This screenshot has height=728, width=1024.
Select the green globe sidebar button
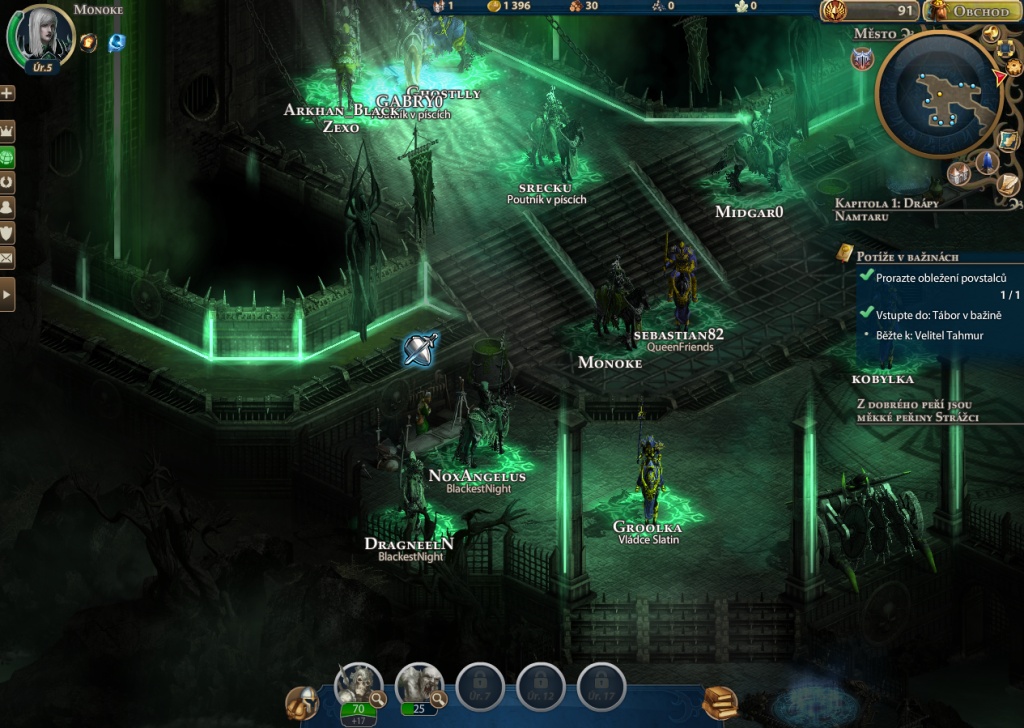pyautogui.click(x=7, y=158)
